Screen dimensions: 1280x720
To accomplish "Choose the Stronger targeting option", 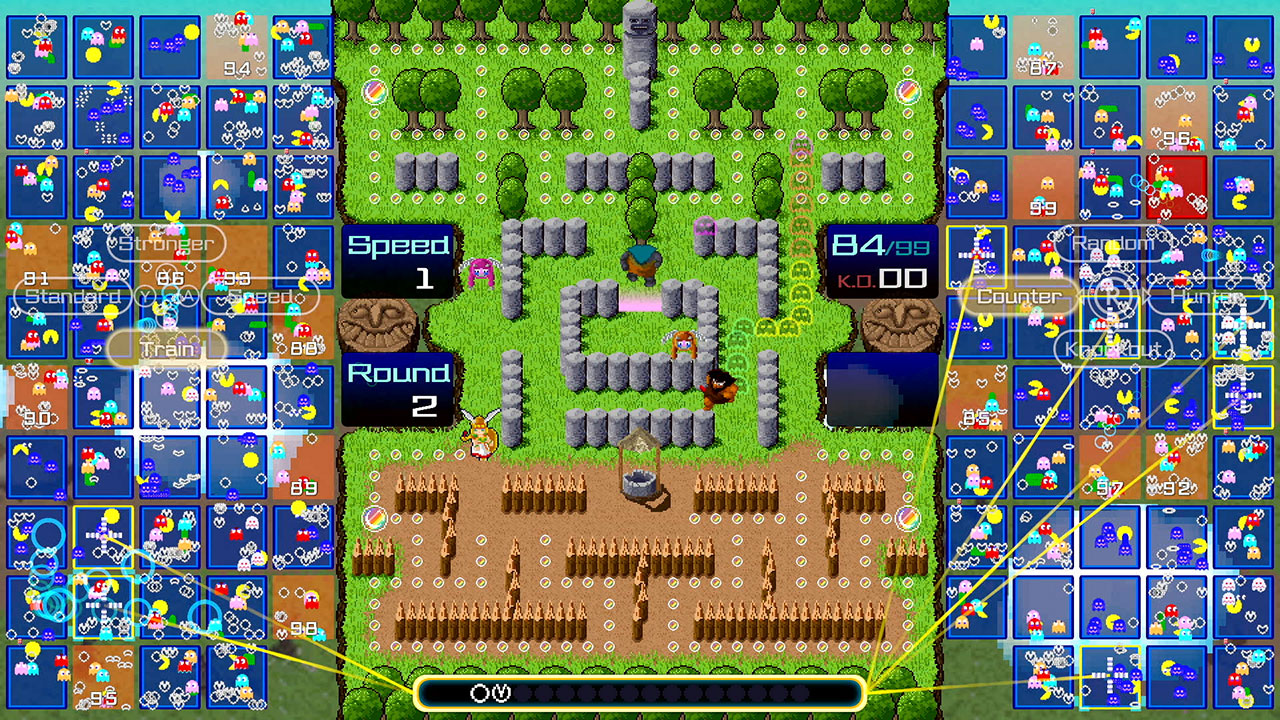I will (x=165, y=243).
